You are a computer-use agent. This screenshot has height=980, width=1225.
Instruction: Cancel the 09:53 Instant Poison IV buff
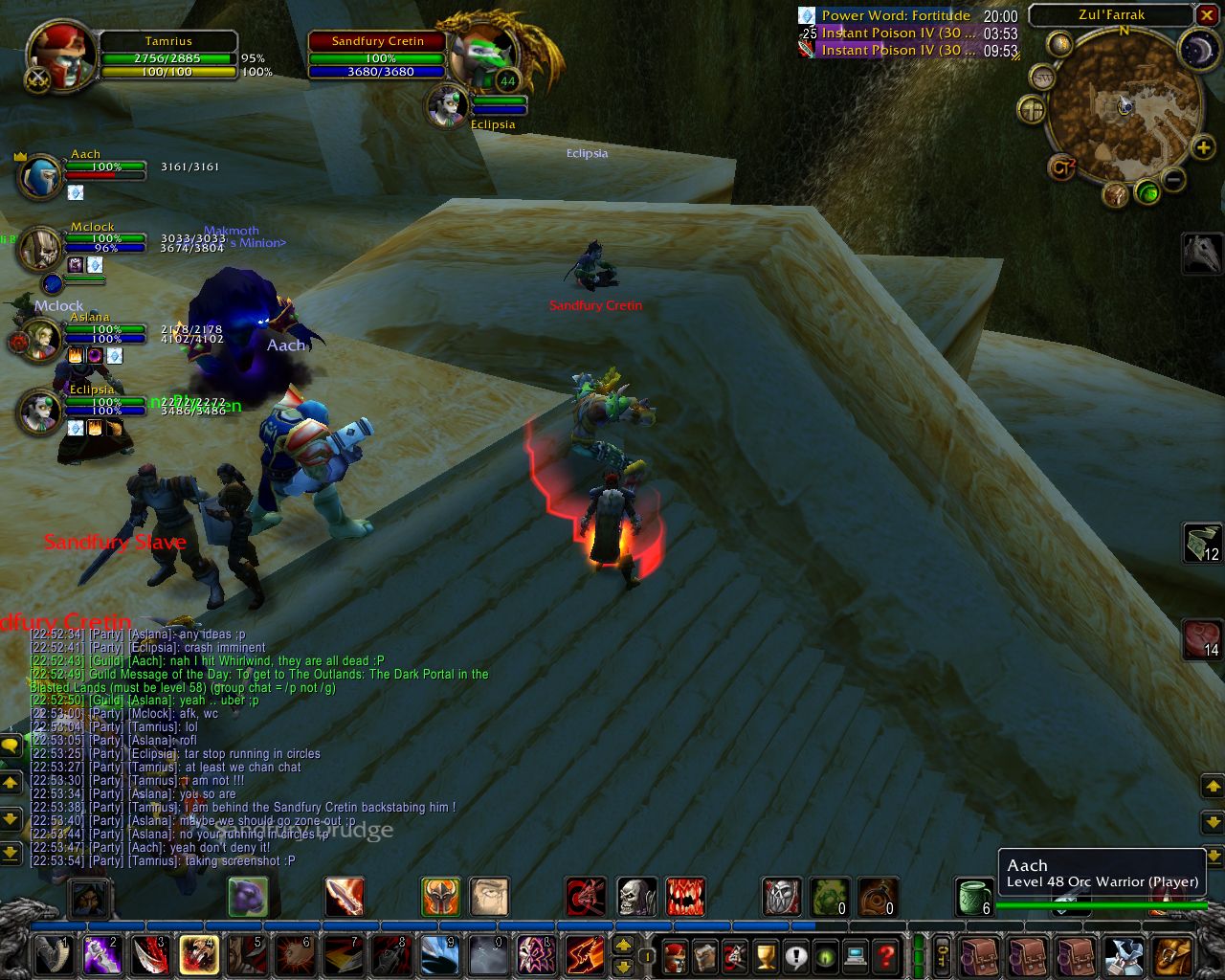point(805,50)
